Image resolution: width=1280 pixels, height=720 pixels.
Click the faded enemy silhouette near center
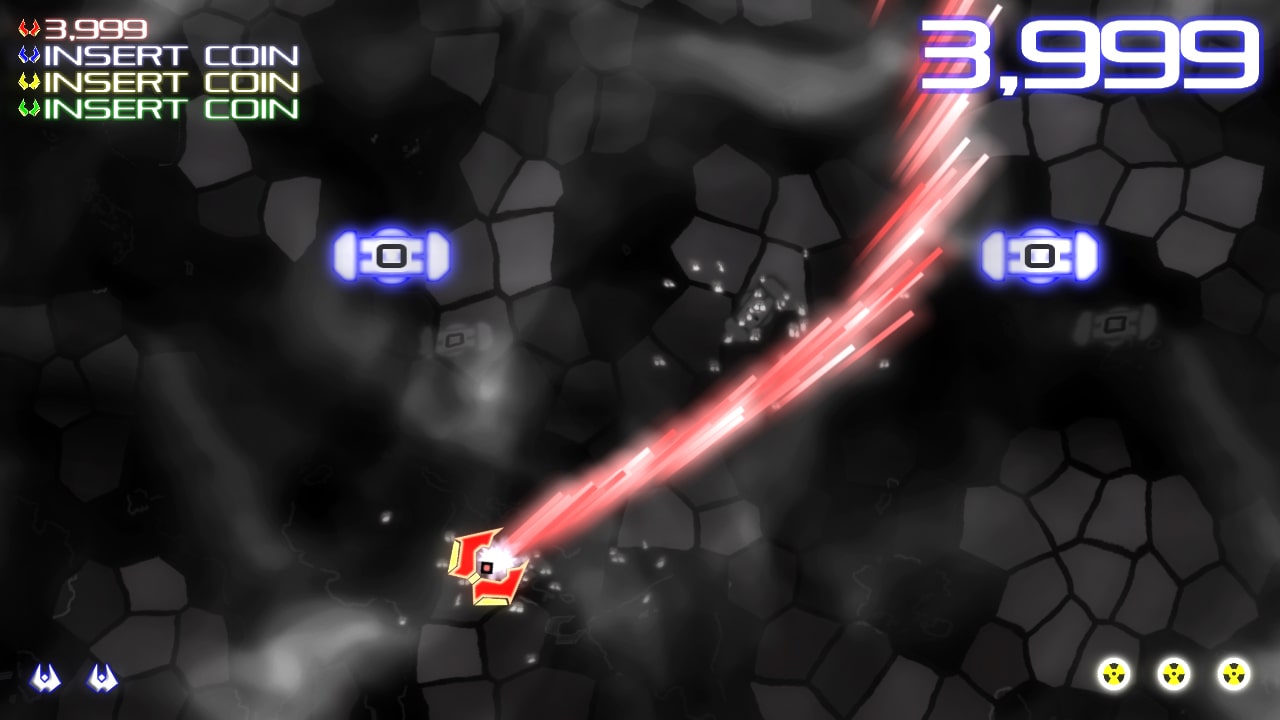click(x=455, y=340)
